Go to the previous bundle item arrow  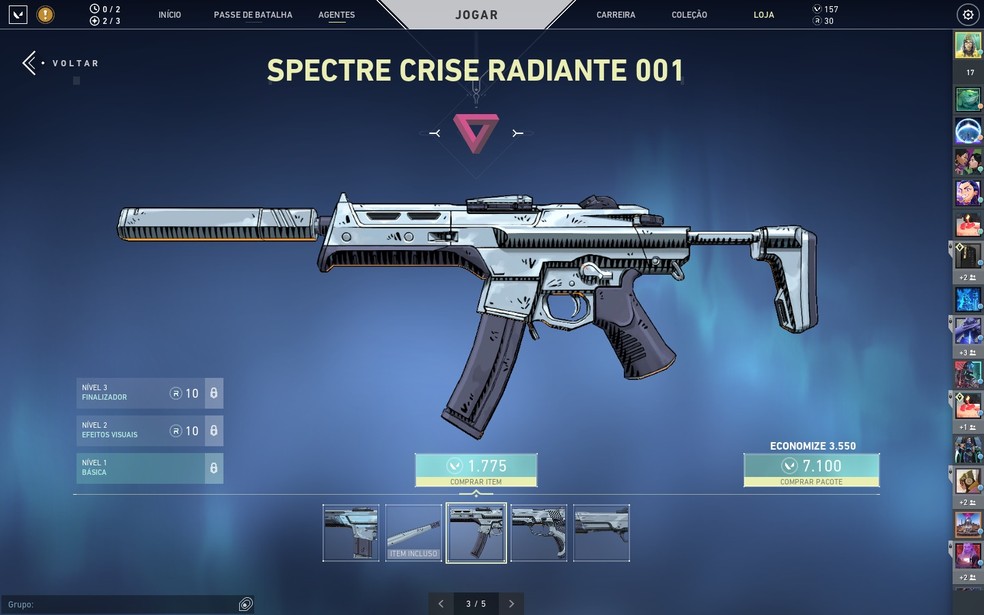441,604
